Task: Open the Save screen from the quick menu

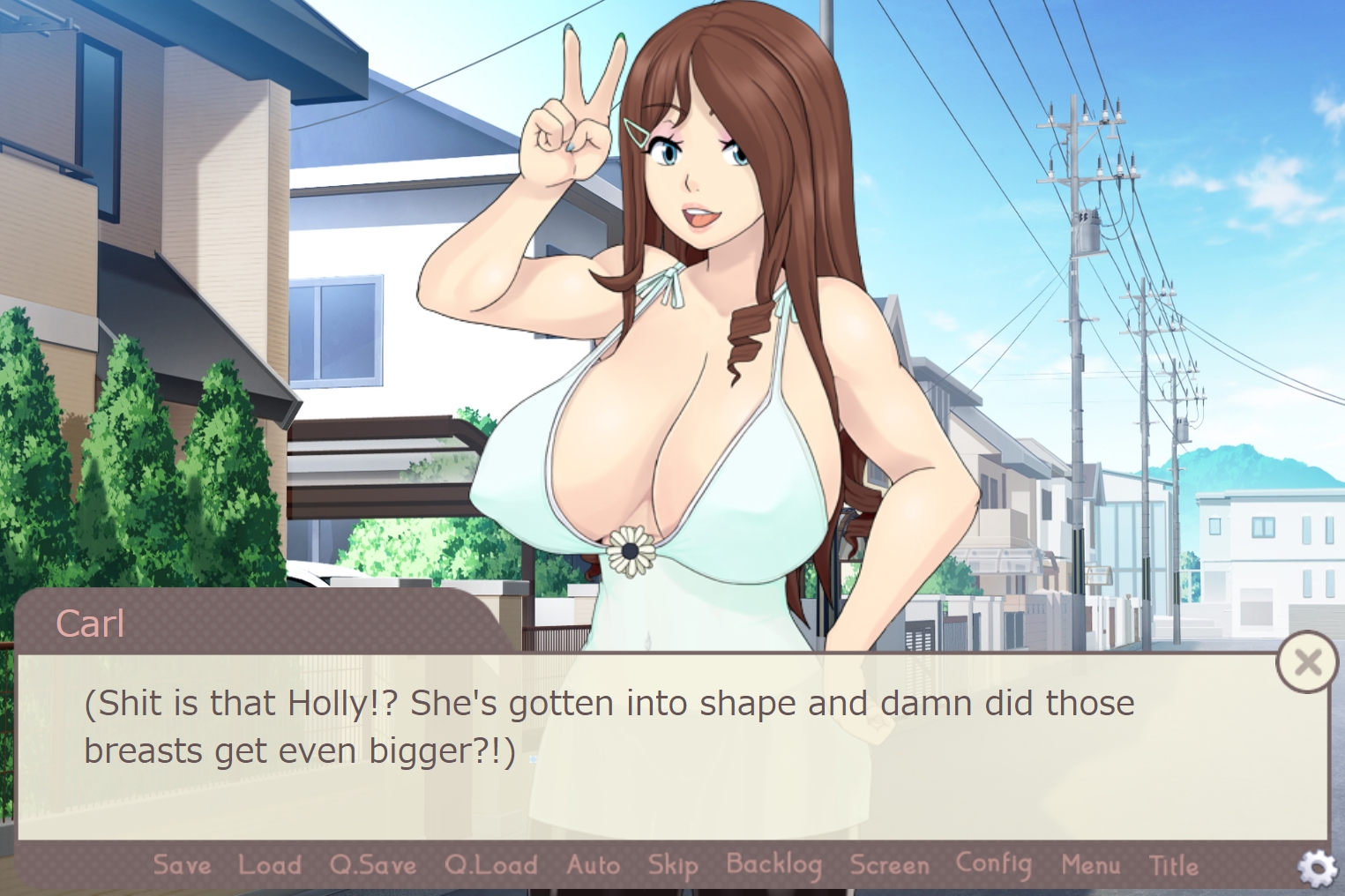Action: tap(181, 866)
